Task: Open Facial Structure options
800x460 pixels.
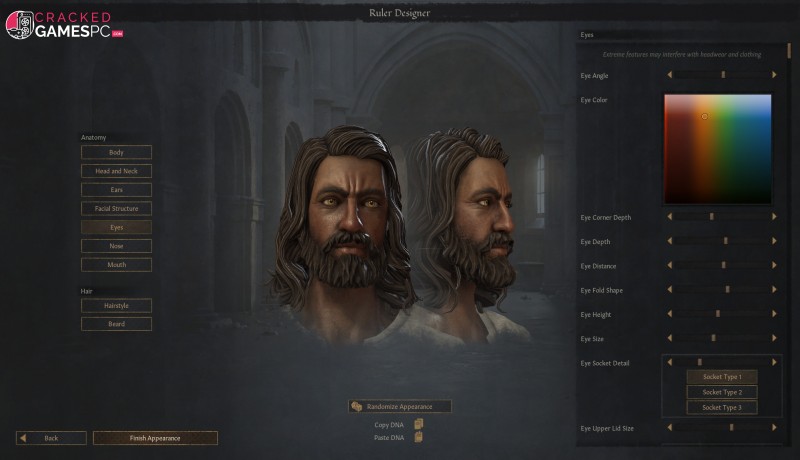Action: [116, 208]
